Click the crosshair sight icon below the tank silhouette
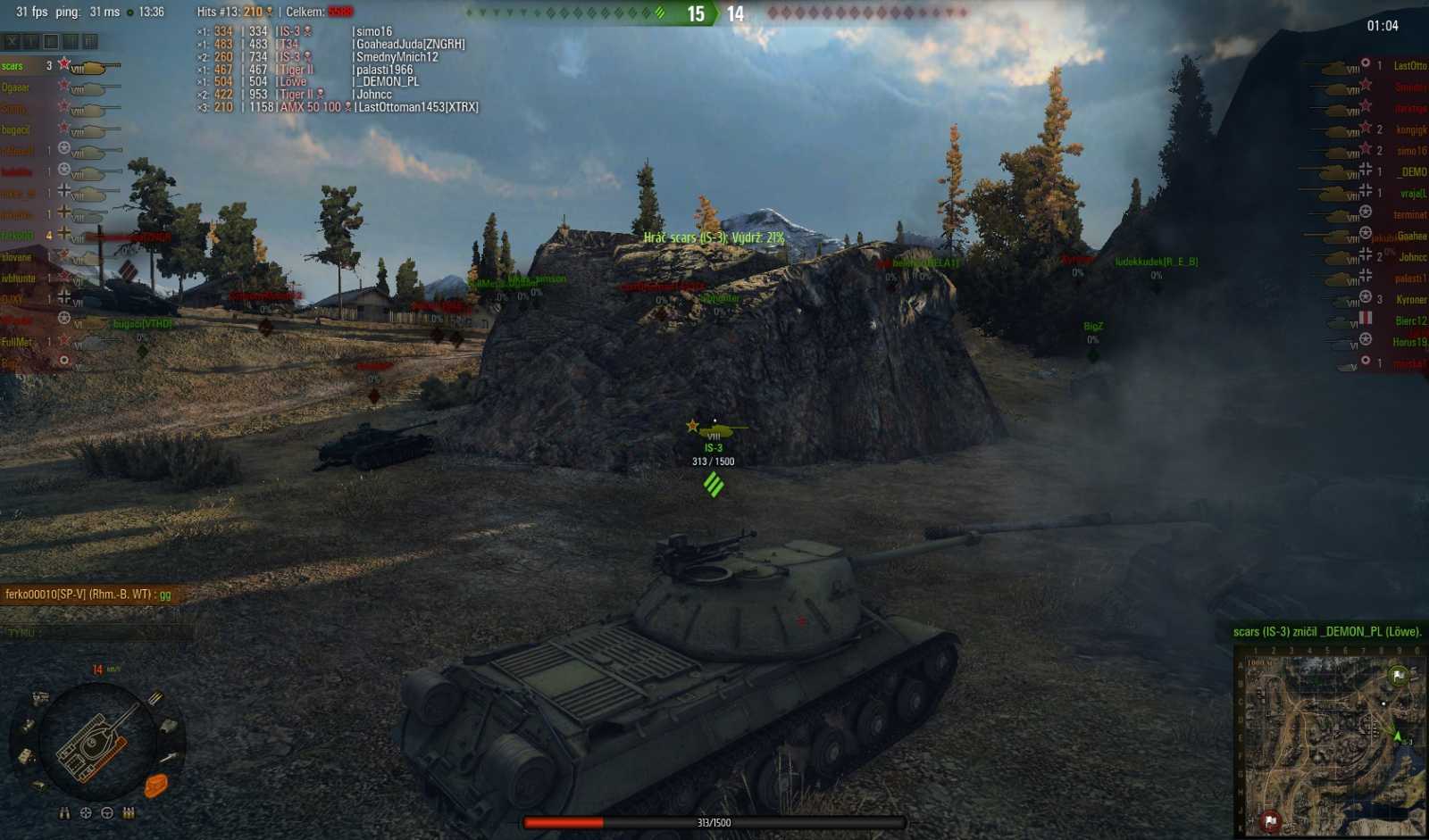The height and width of the screenshot is (840, 1429). tap(86, 813)
